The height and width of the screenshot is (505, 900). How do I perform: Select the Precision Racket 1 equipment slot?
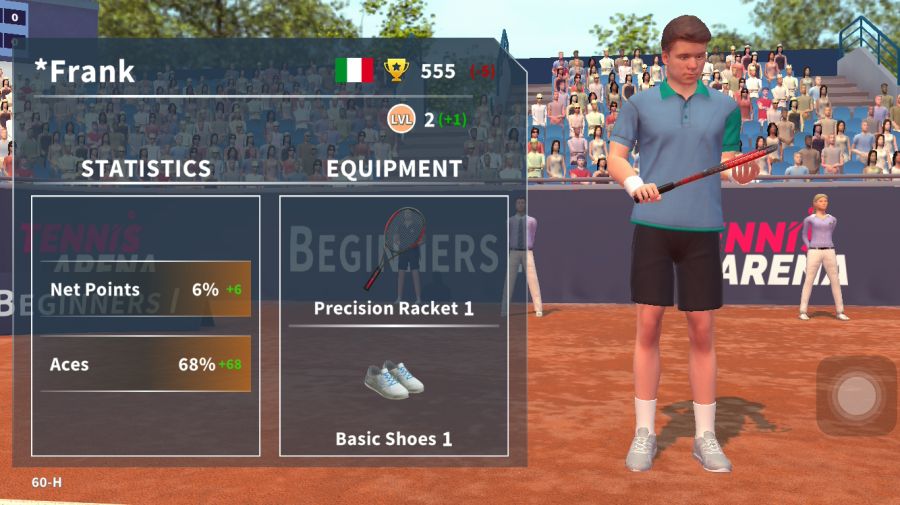[393, 262]
